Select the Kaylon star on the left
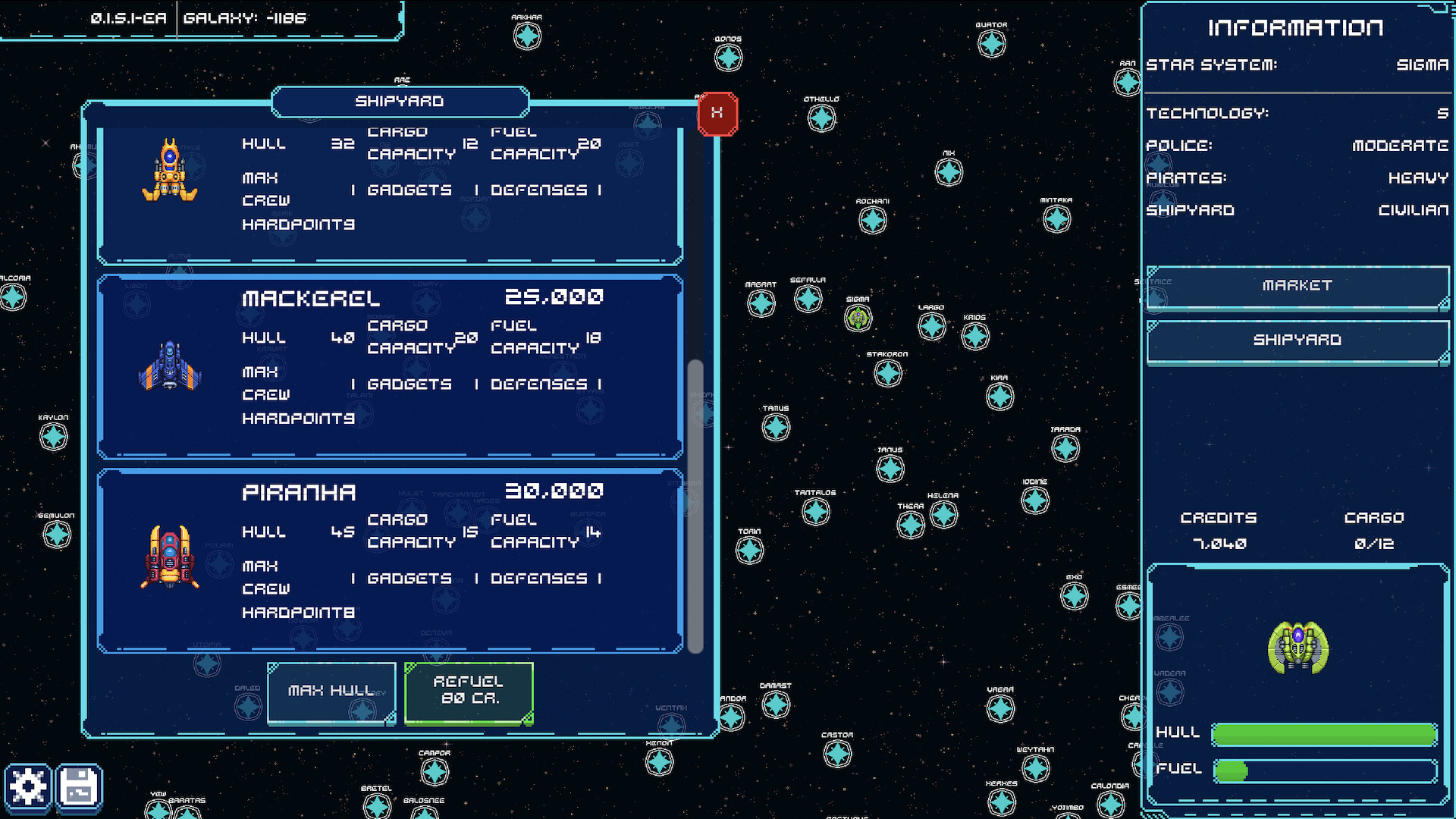The height and width of the screenshot is (819, 1456). (x=54, y=437)
